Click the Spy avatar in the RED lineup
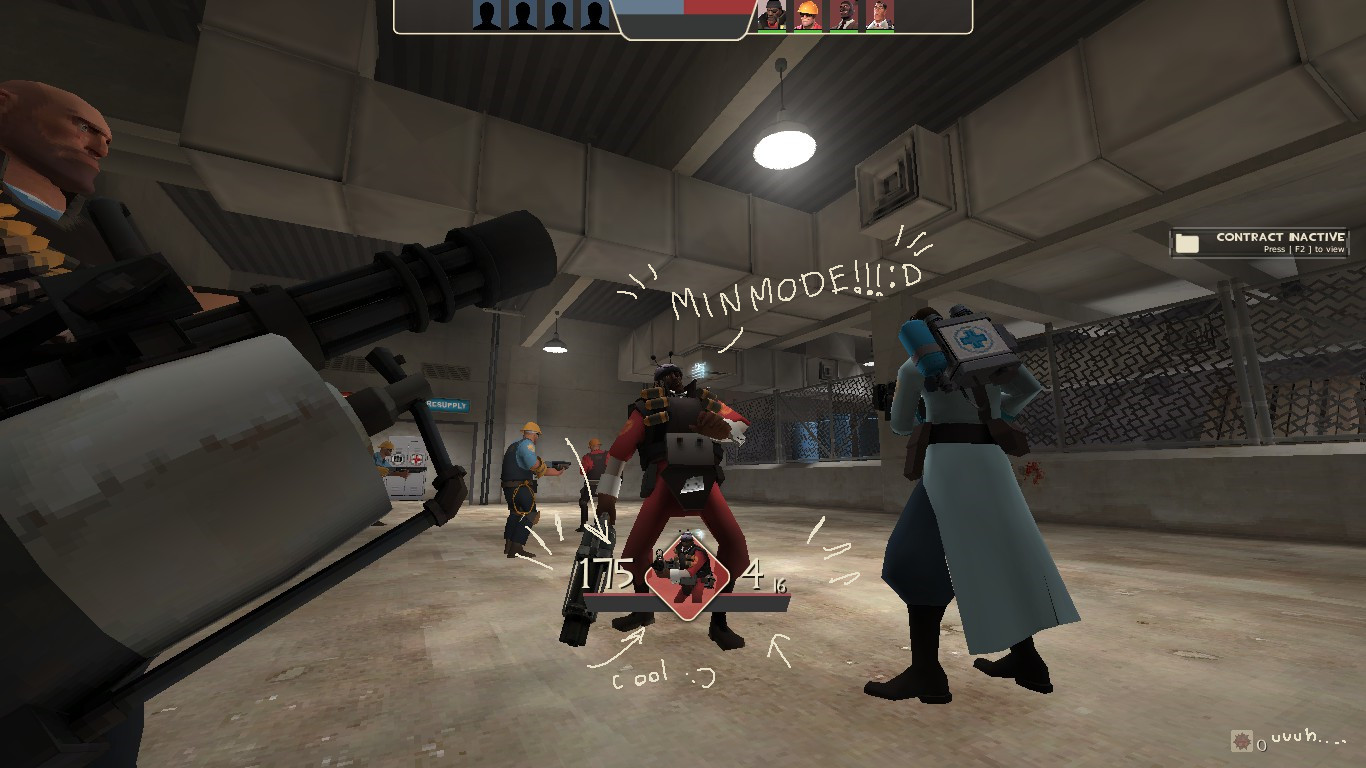 pos(841,15)
